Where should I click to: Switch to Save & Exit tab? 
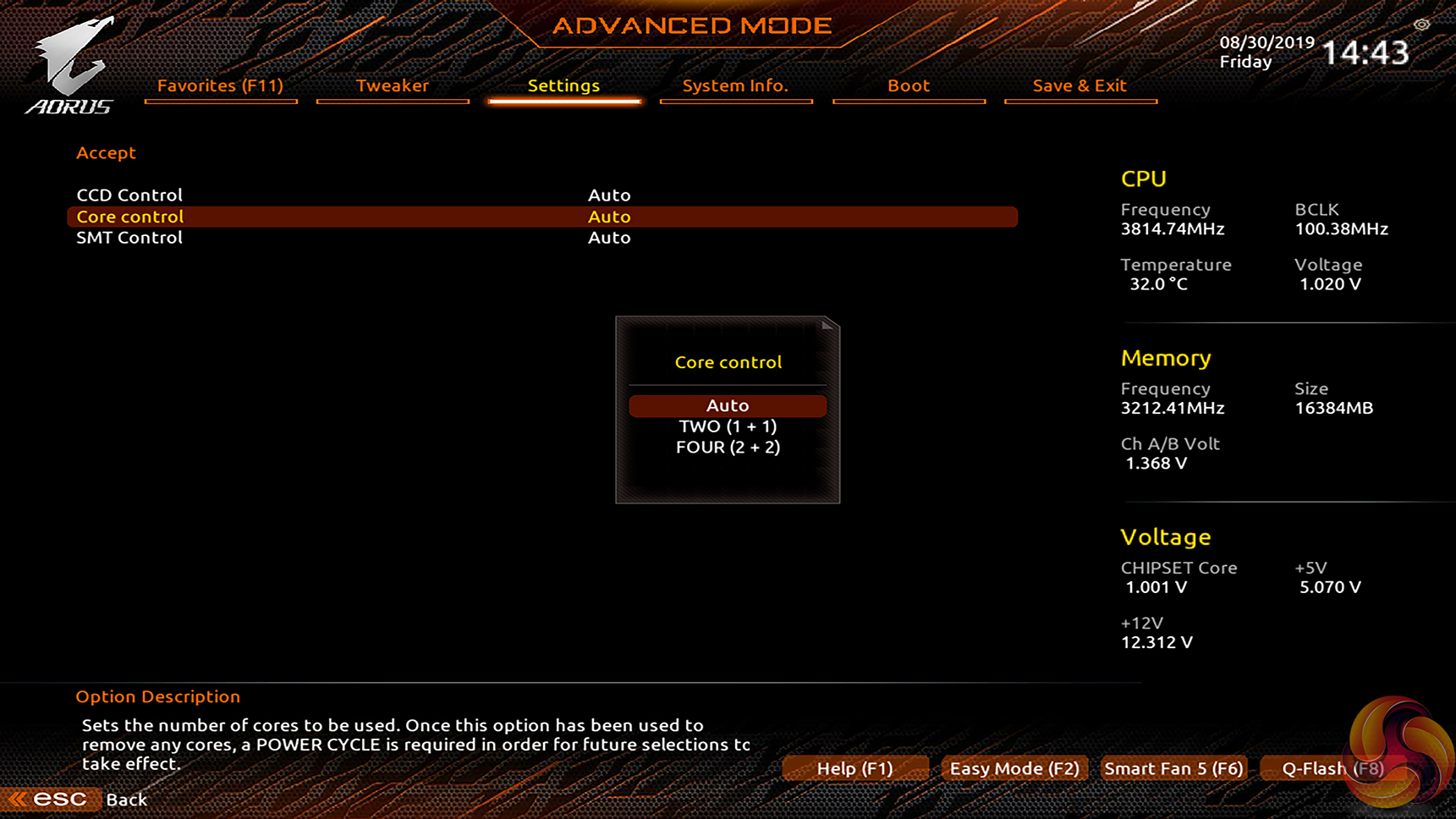pos(1080,85)
